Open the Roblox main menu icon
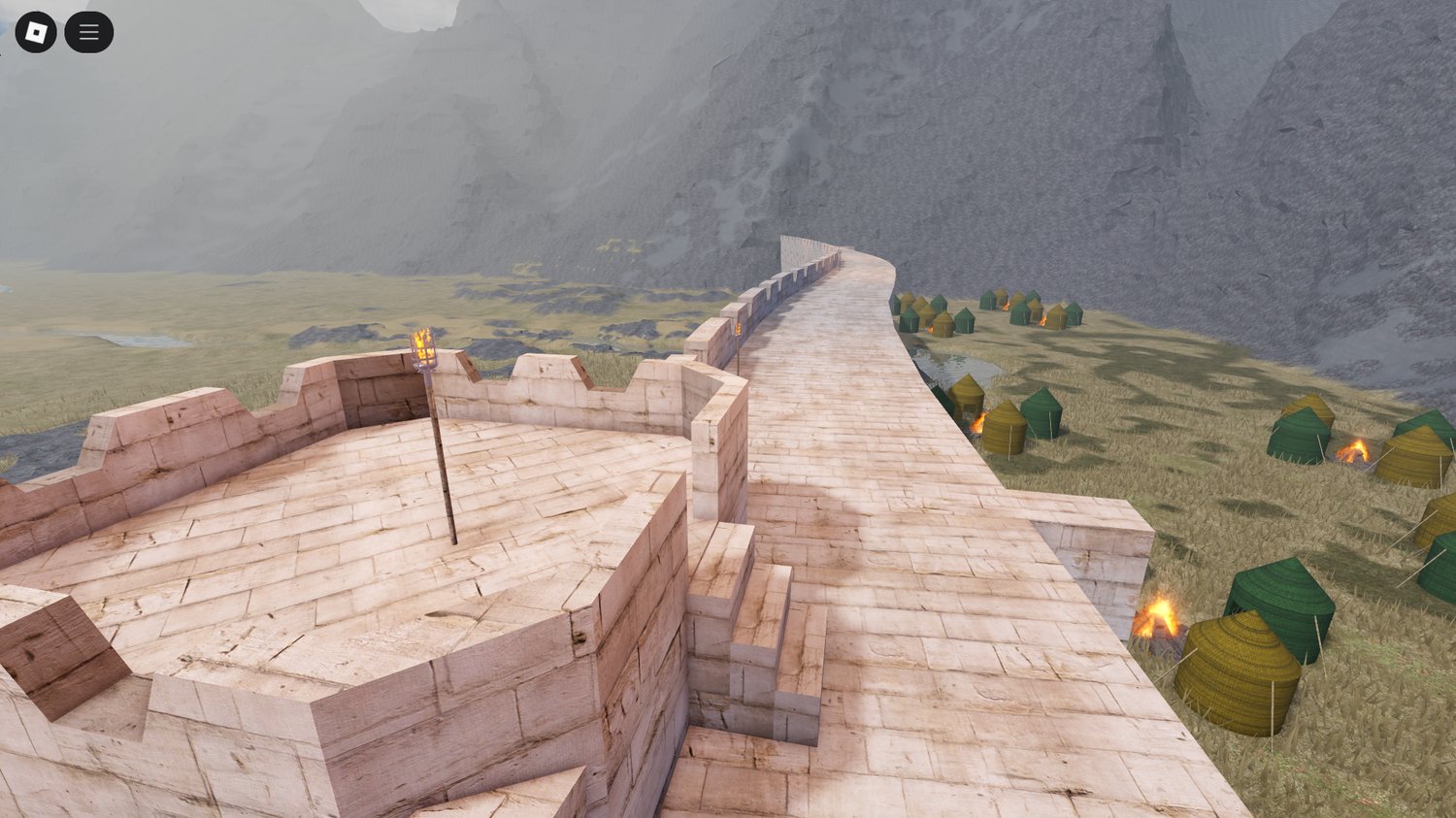The image size is (1456, 818). [38, 31]
